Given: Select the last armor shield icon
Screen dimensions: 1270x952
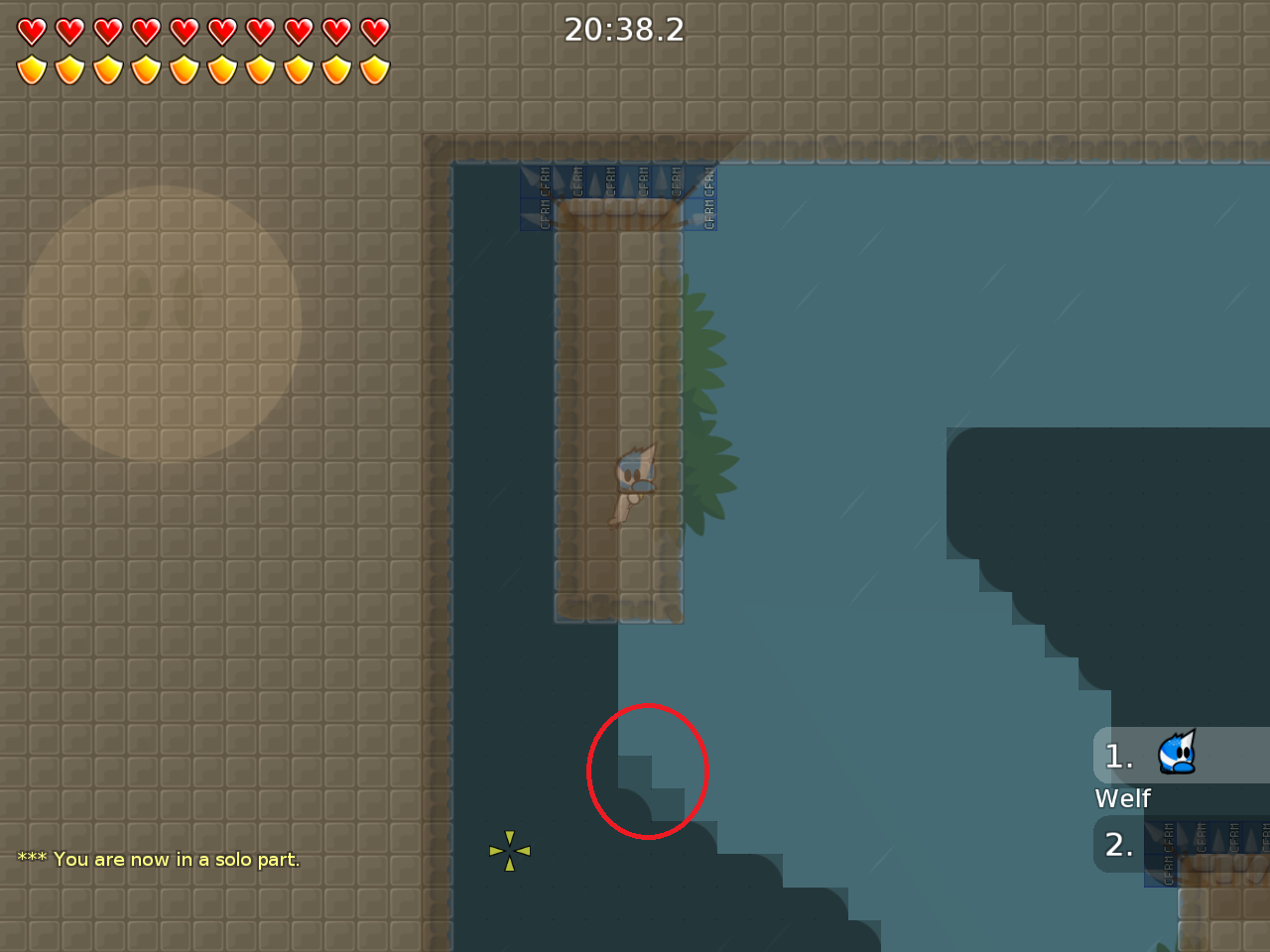Looking at the screenshot, I should pyautogui.click(x=374, y=67).
